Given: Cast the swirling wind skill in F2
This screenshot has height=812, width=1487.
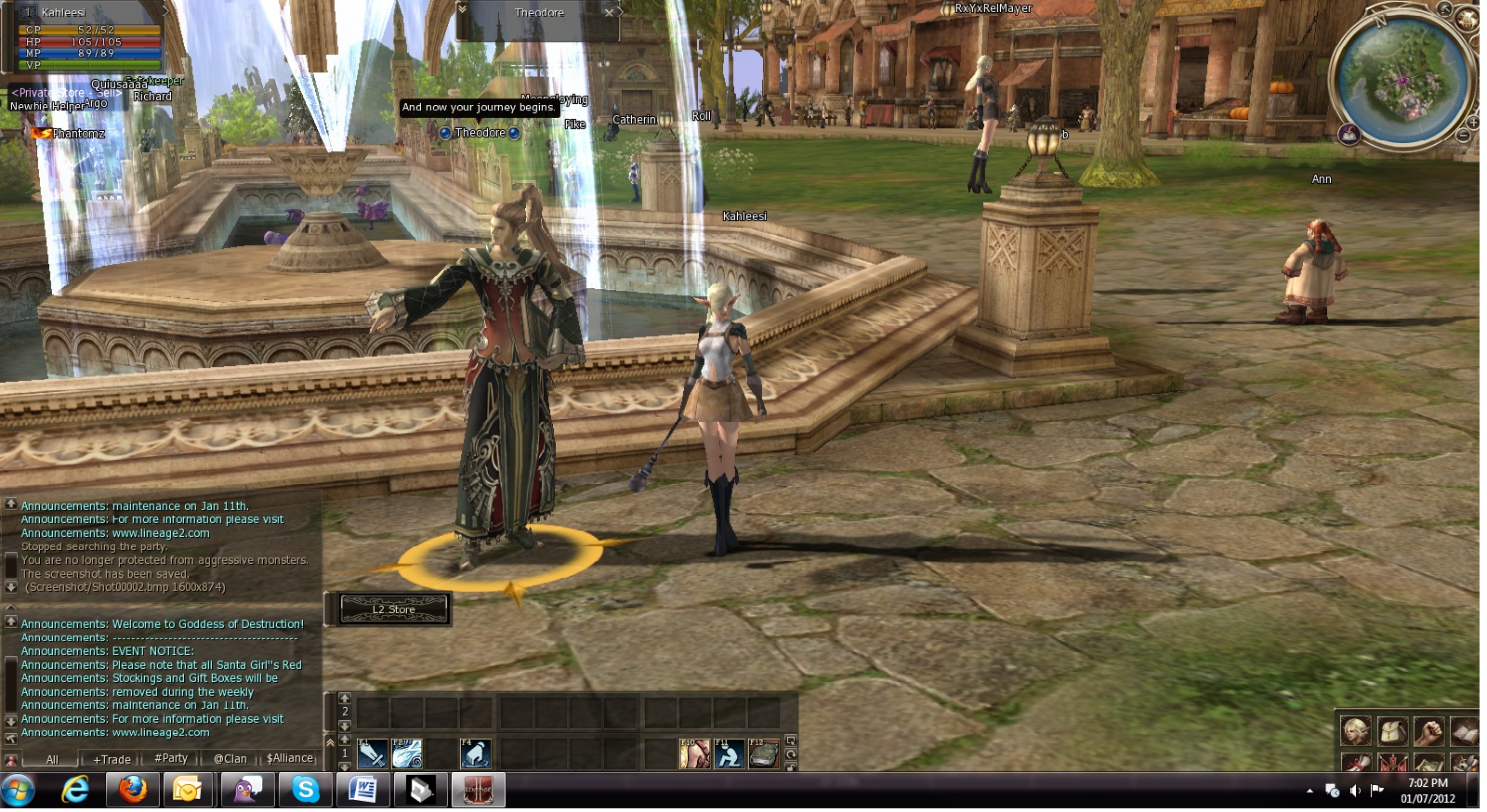Looking at the screenshot, I should (407, 753).
